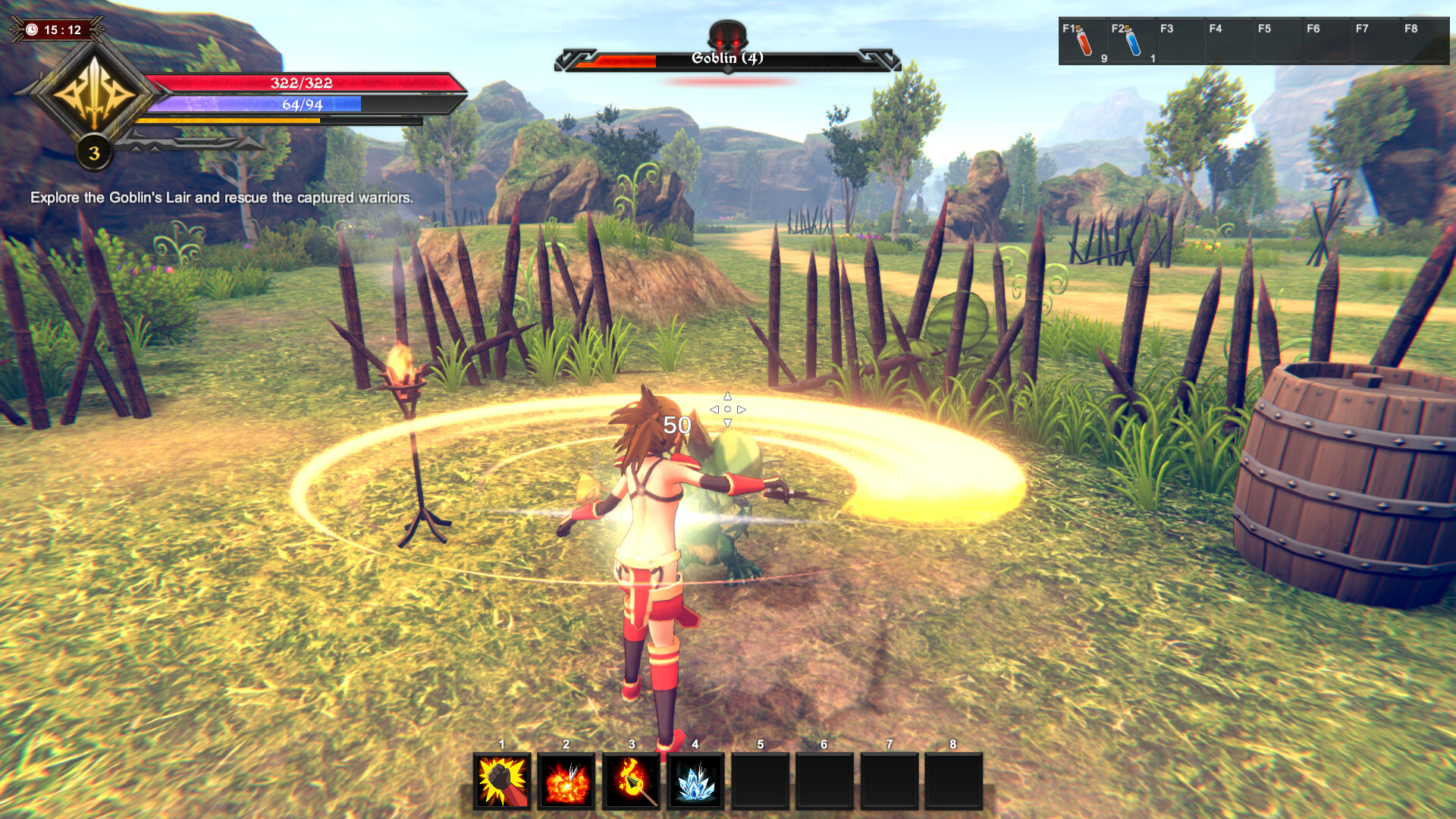Viewport: 1456px width, 819px height.
Task: Click the crosshair targeting marker on screen
Action: coord(727,408)
